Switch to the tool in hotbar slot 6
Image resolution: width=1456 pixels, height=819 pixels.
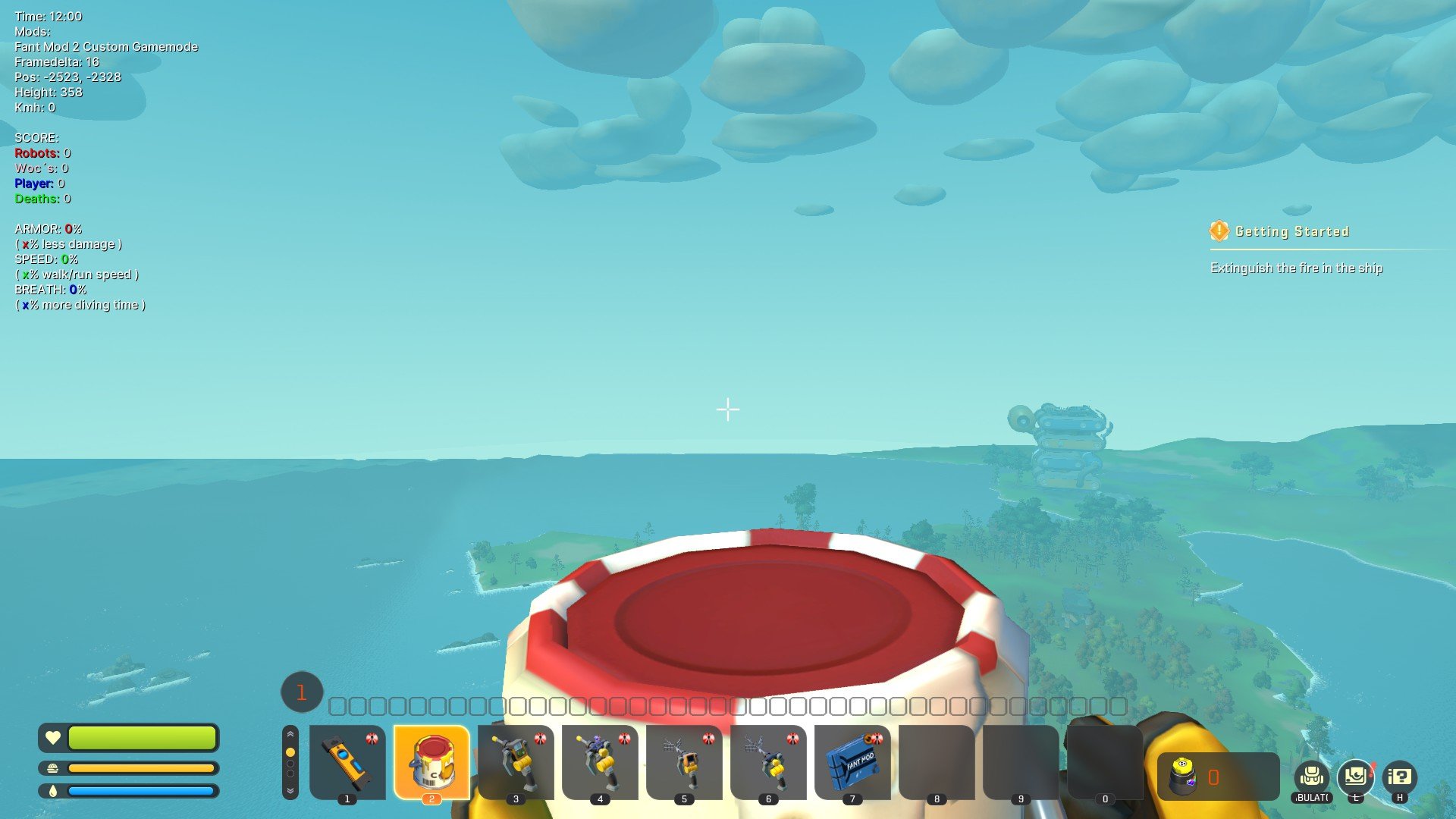pyautogui.click(x=768, y=761)
